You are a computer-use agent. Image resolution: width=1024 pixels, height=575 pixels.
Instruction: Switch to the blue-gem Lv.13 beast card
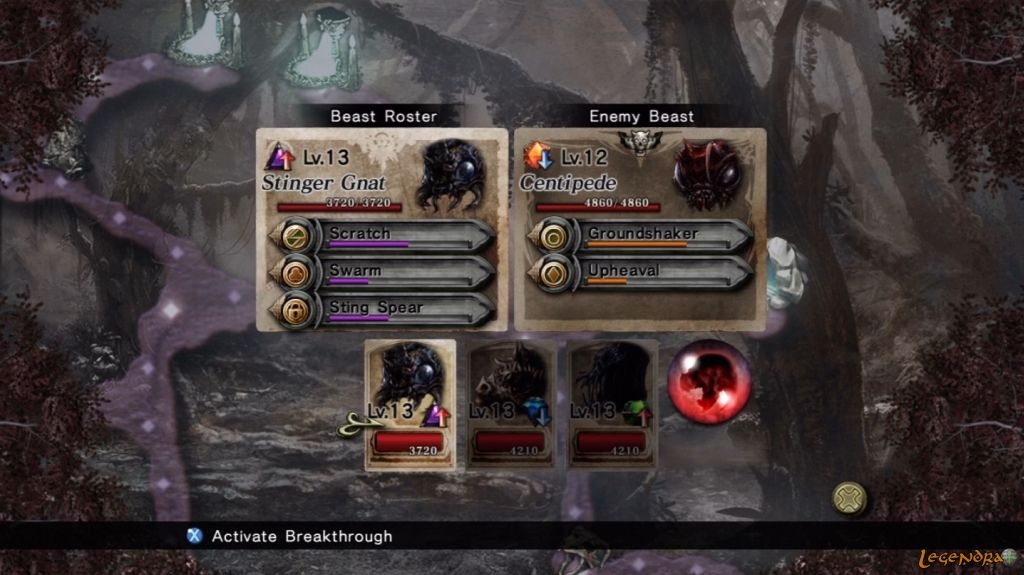(x=511, y=405)
